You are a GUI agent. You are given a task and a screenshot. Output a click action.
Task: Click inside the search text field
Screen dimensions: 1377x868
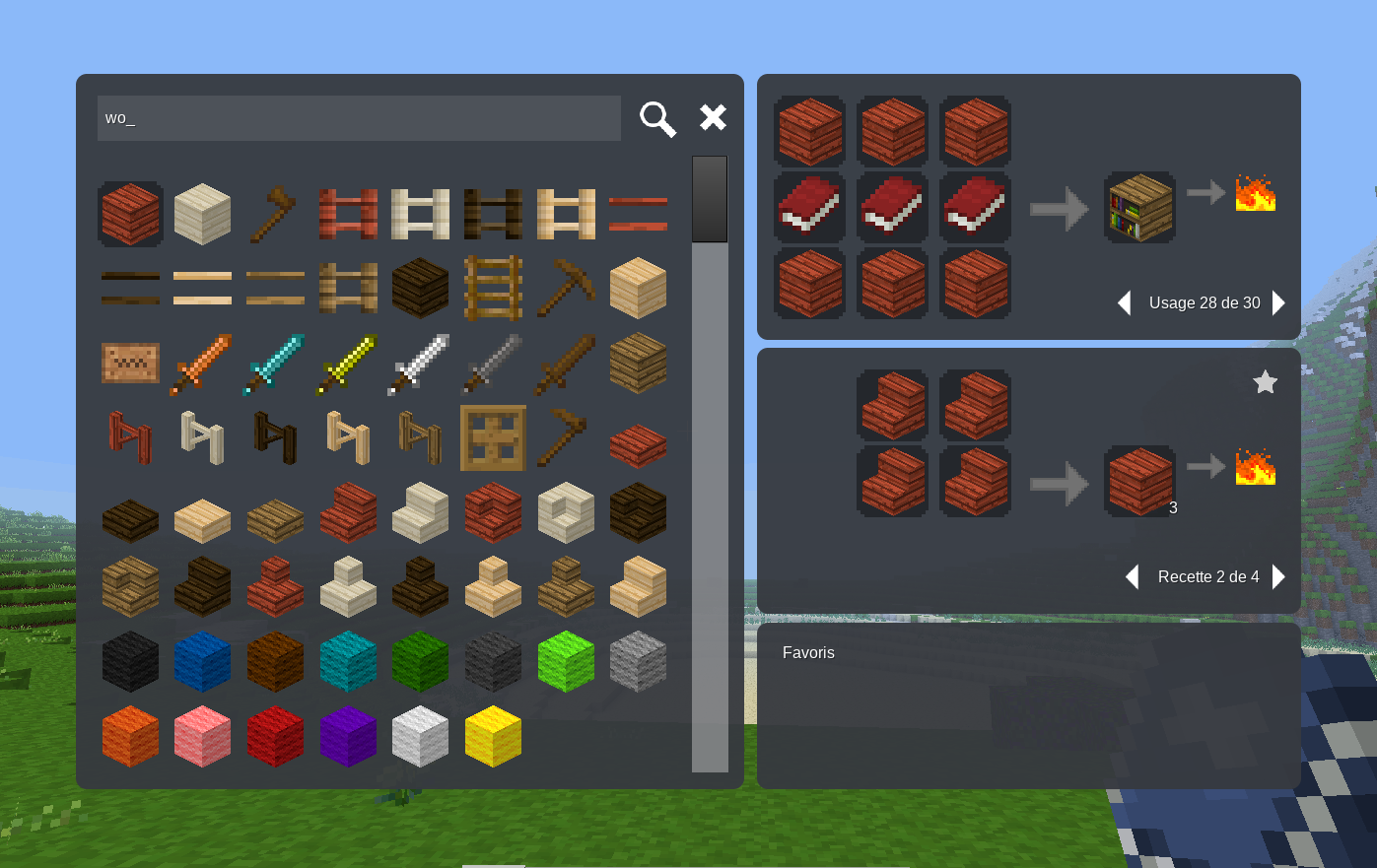(x=358, y=117)
